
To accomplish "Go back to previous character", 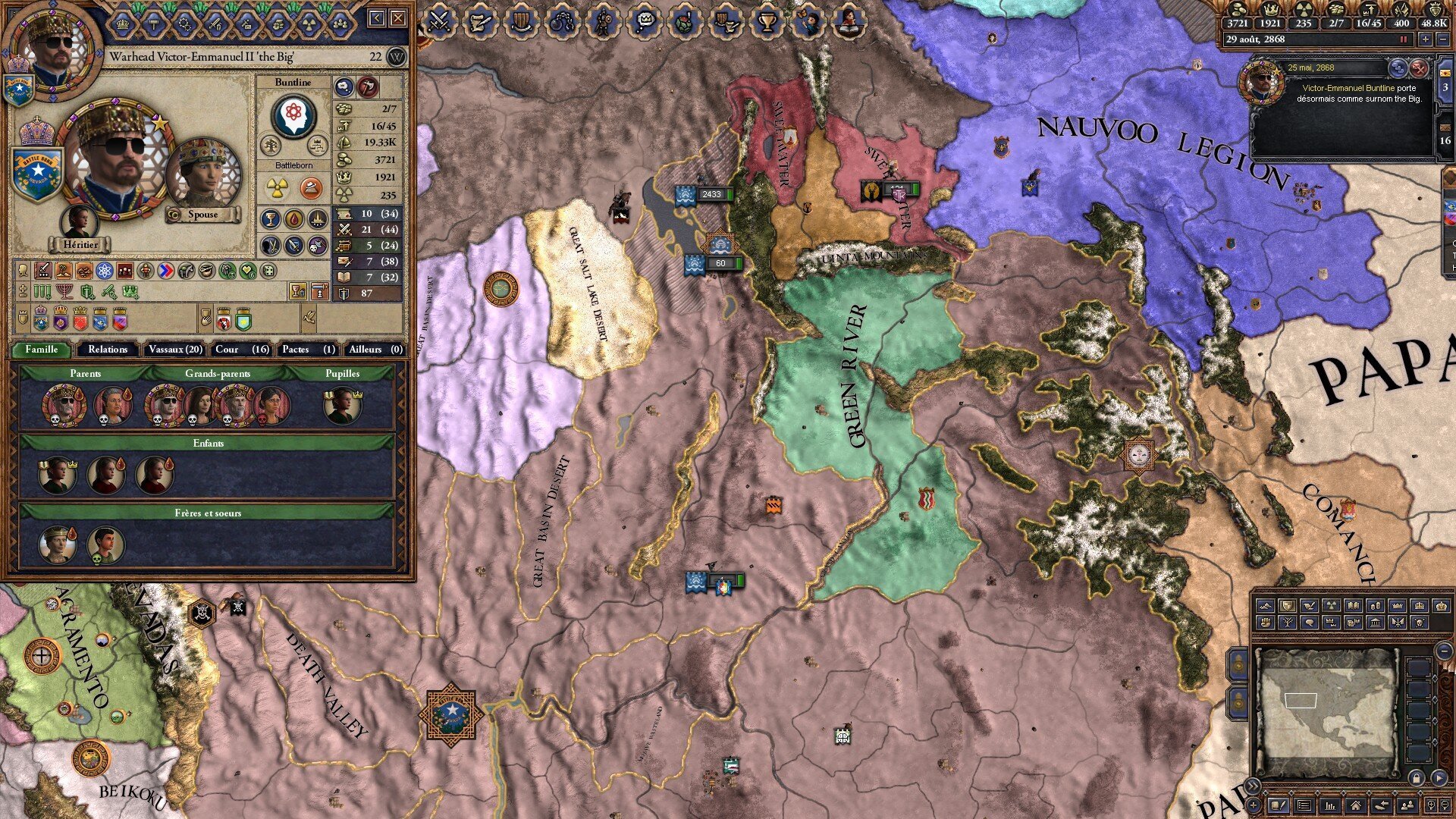I will (377, 18).
